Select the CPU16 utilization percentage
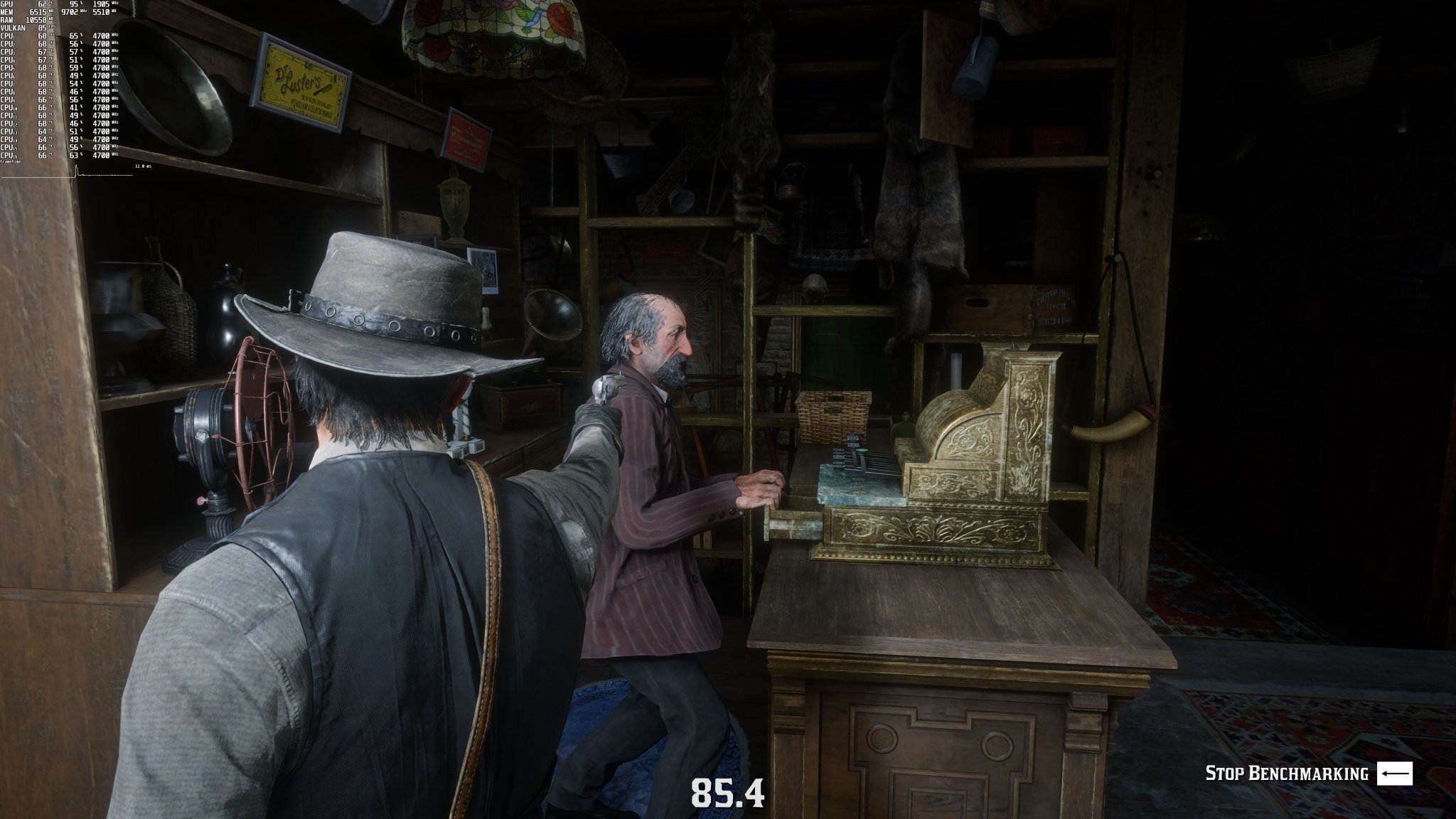The image size is (1456, 819). 75,154
